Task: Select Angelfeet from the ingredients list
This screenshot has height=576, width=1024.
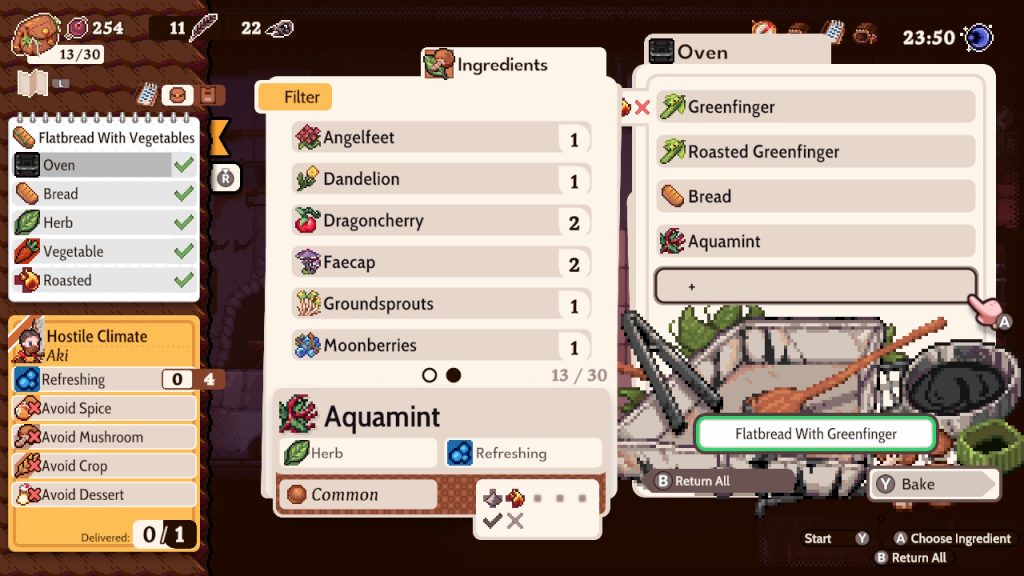Action: (x=440, y=138)
